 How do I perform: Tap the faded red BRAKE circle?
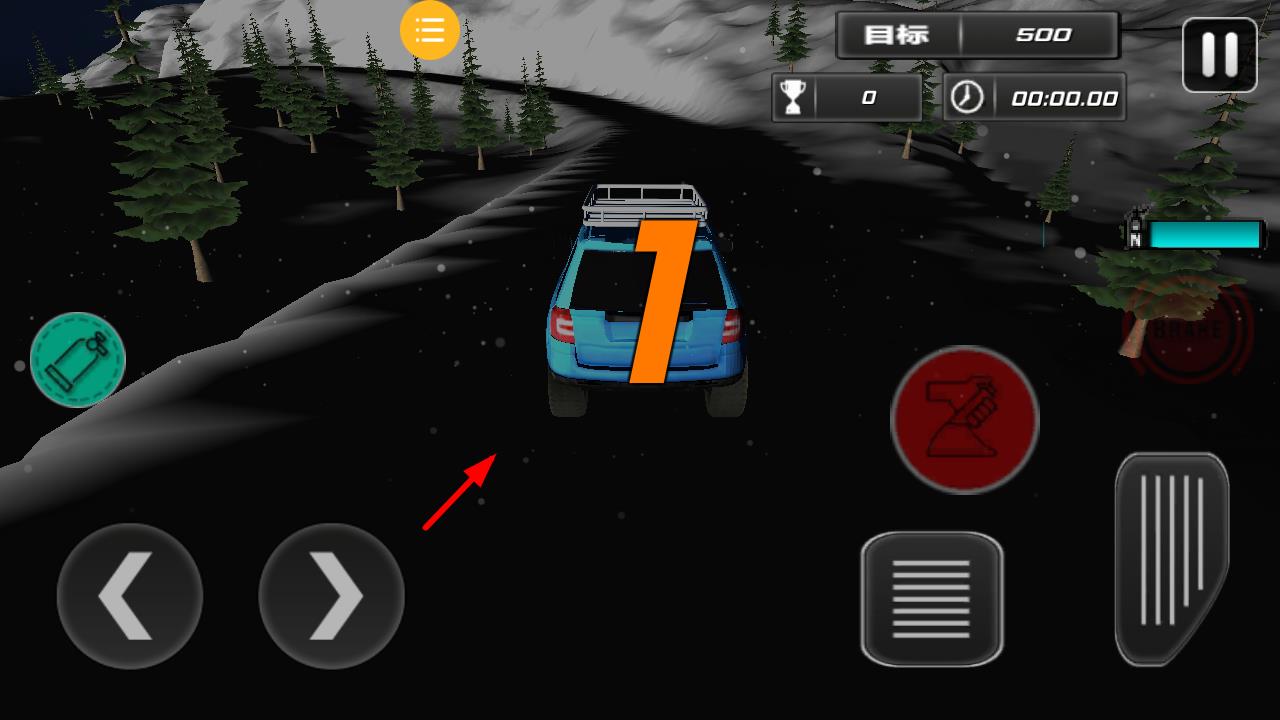(x=1192, y=330)
